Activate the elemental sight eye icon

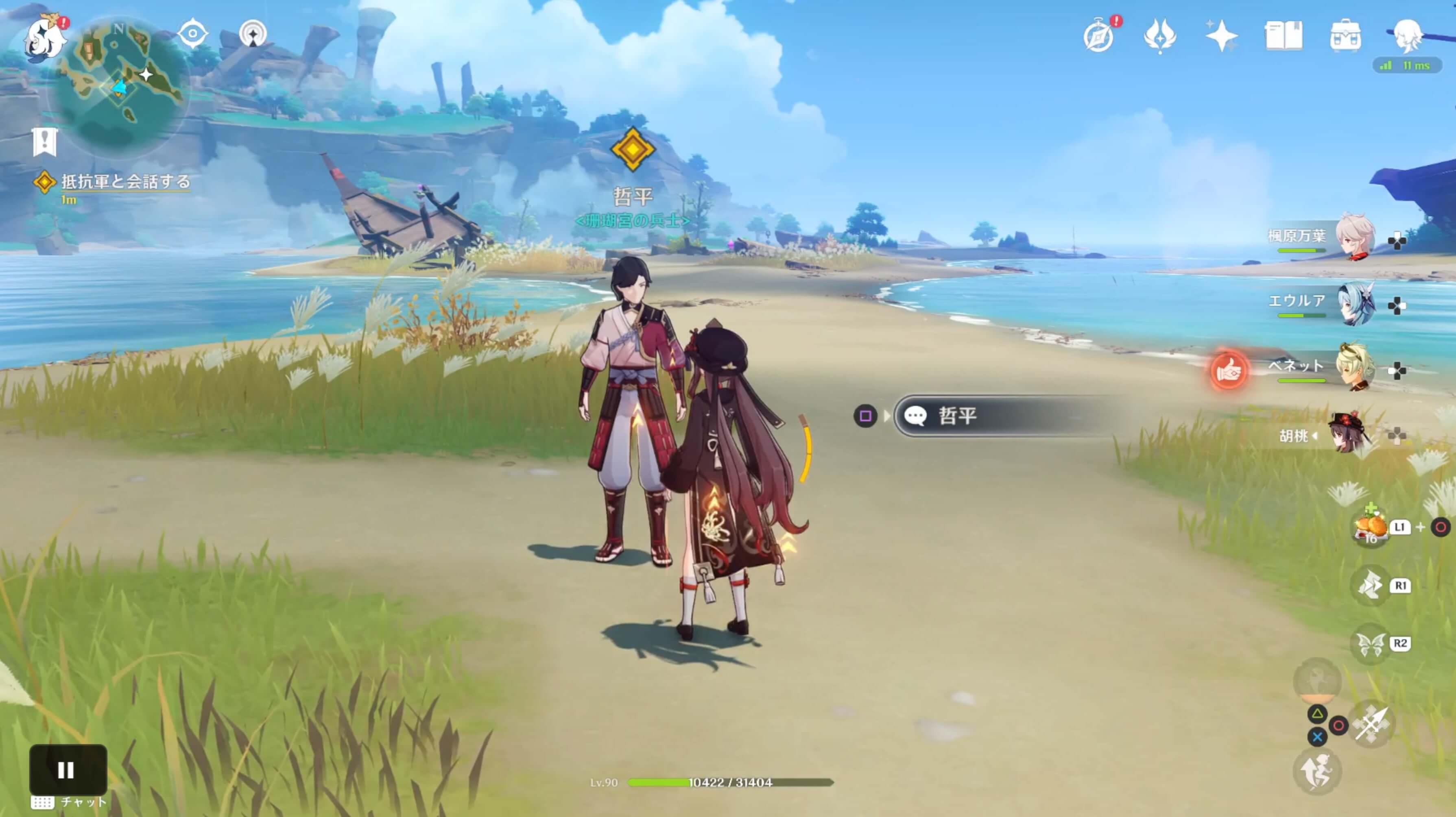(x=192, y=34)
